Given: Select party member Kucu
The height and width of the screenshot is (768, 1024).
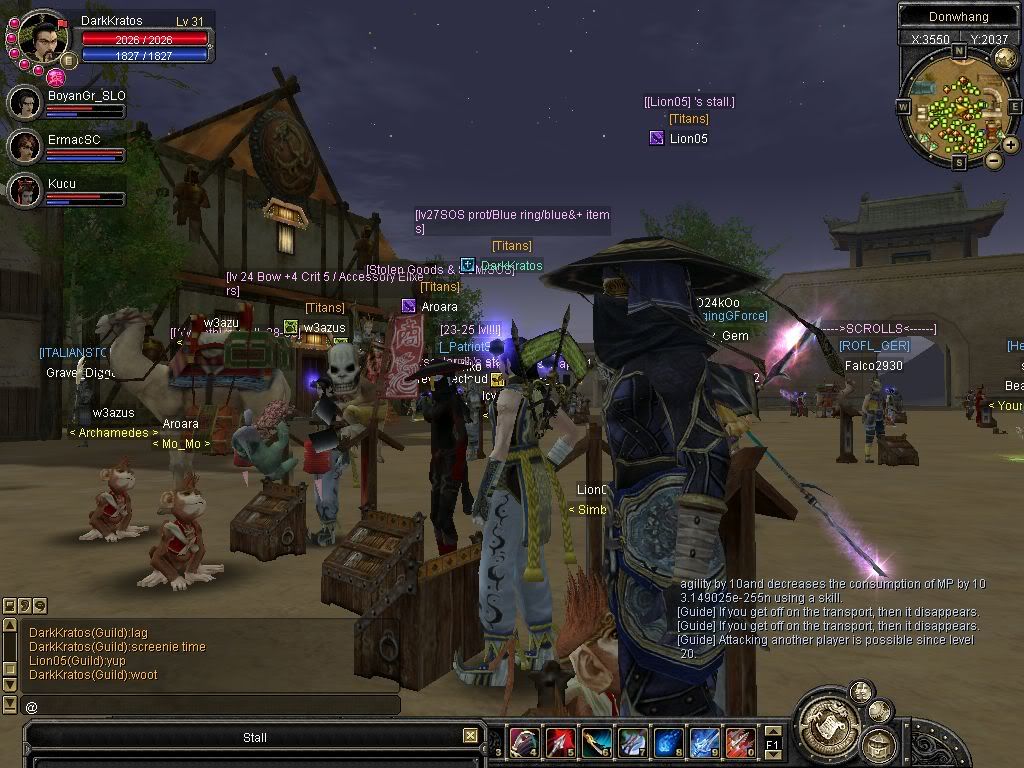Looking at the screenshot, I should tap(25, 190).
